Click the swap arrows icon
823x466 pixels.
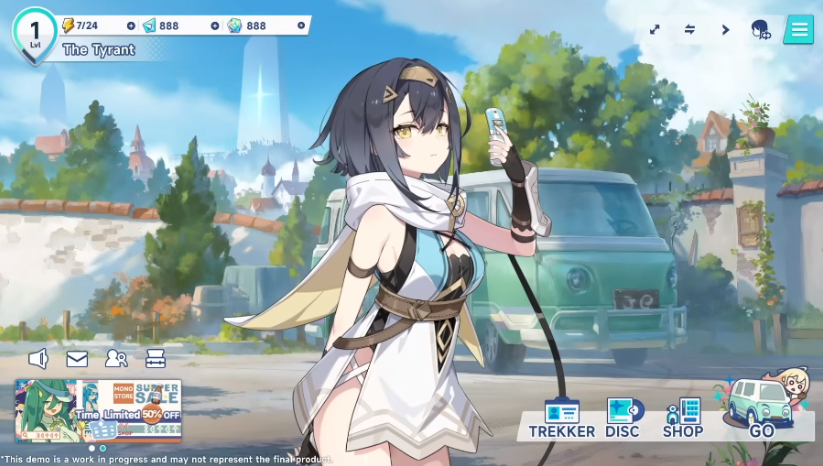pyautogui.click(x=689, y=30)
